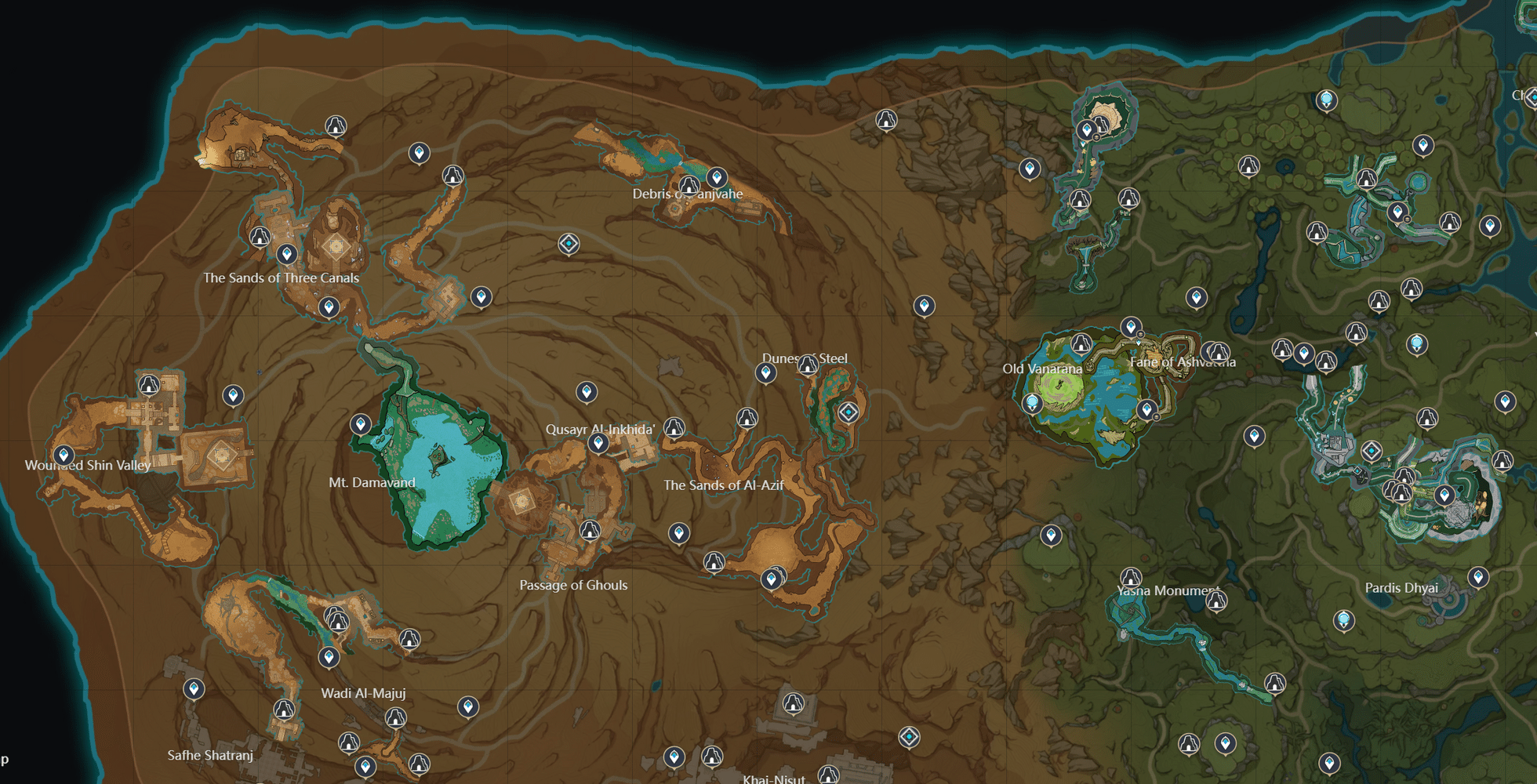Click the domain icon at Dunes of Steel

coord(807,365)
